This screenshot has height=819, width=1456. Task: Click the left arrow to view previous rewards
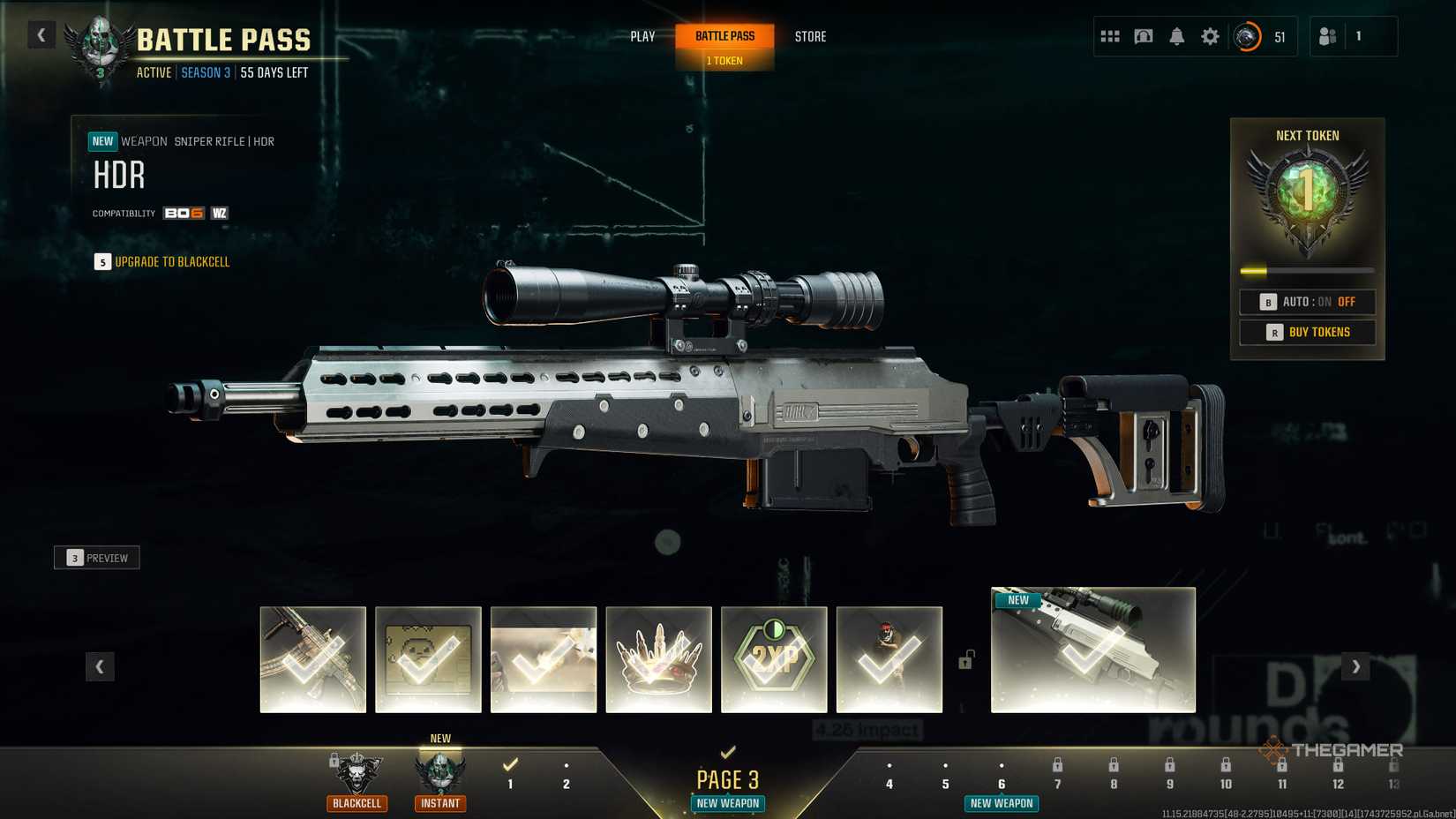[x=100, y=667]
